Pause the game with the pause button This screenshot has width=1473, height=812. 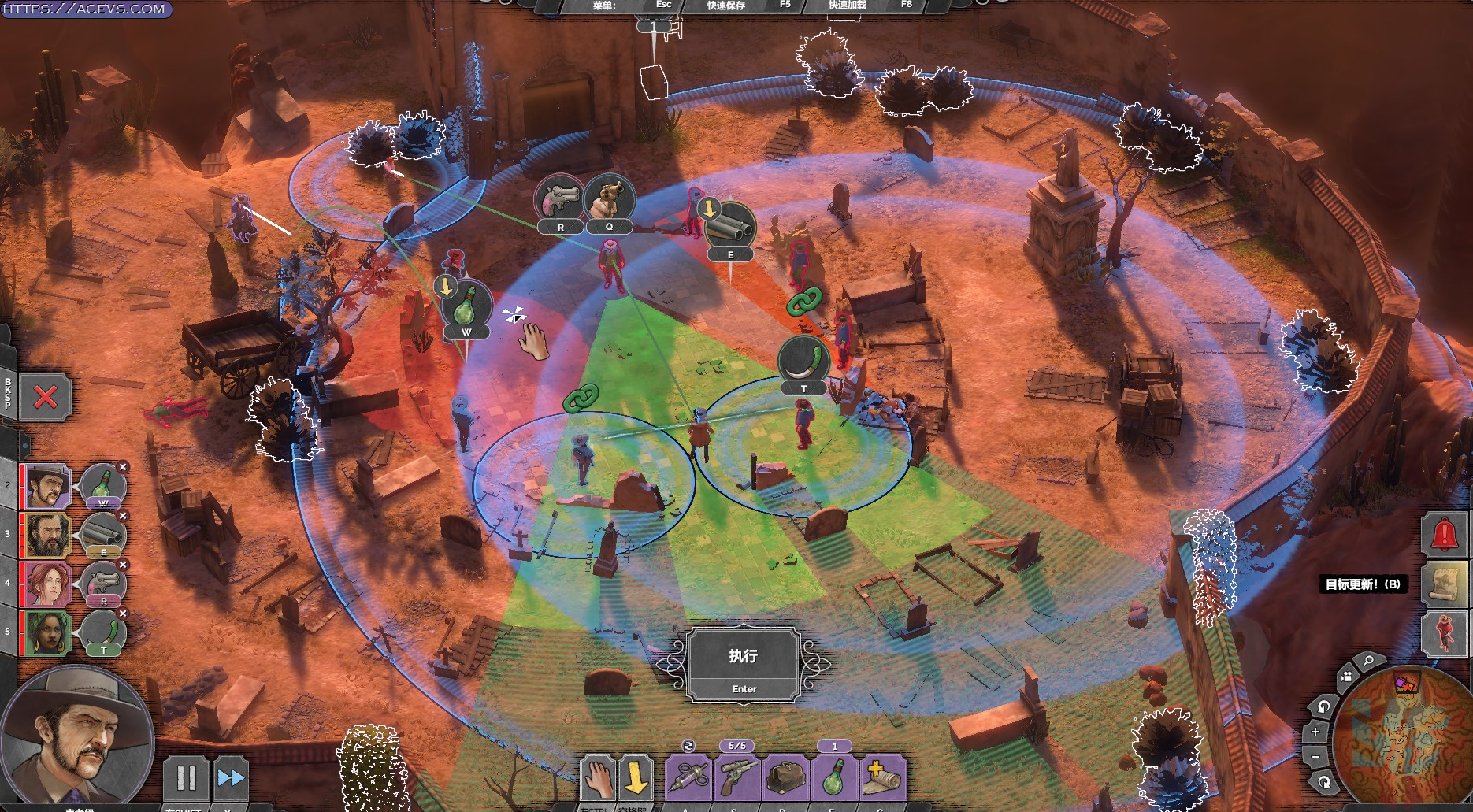pos(186,778)
